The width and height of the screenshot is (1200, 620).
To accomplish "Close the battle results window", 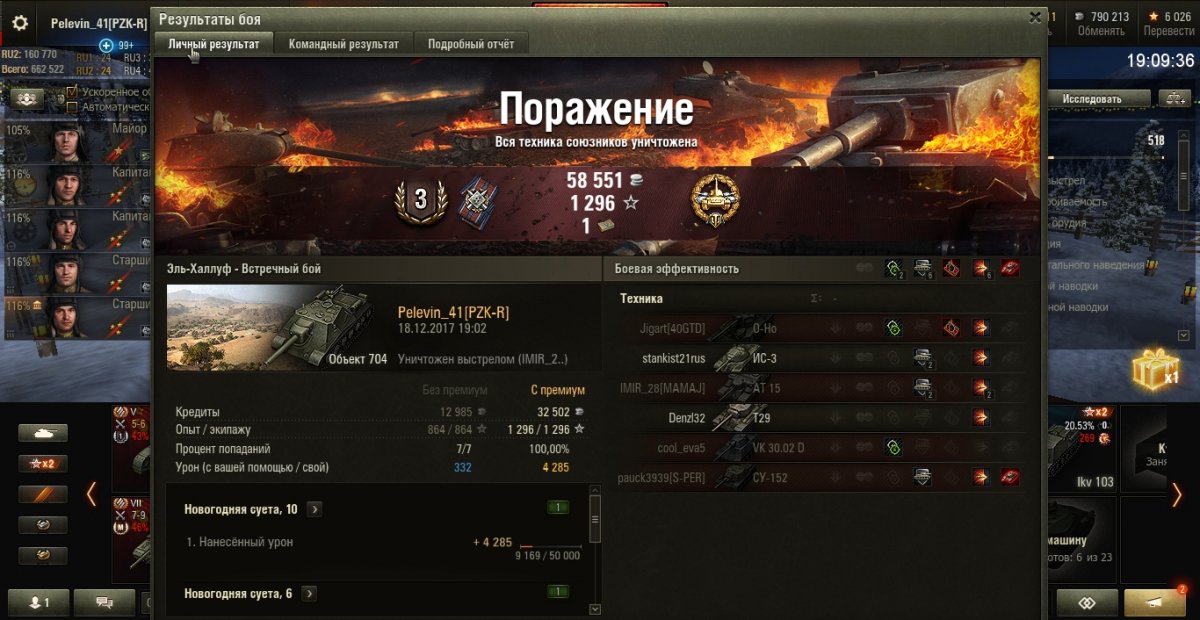I will pyautogui.click(x=1035, y=17).
